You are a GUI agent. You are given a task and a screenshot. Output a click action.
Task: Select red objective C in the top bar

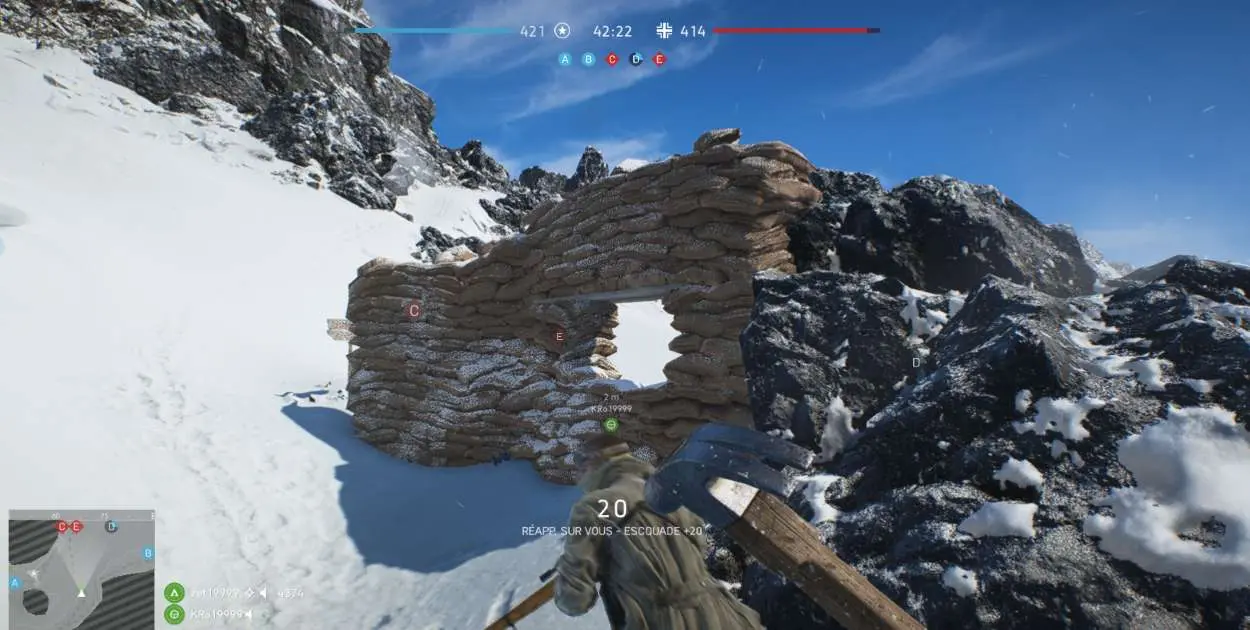coord(612,59)
